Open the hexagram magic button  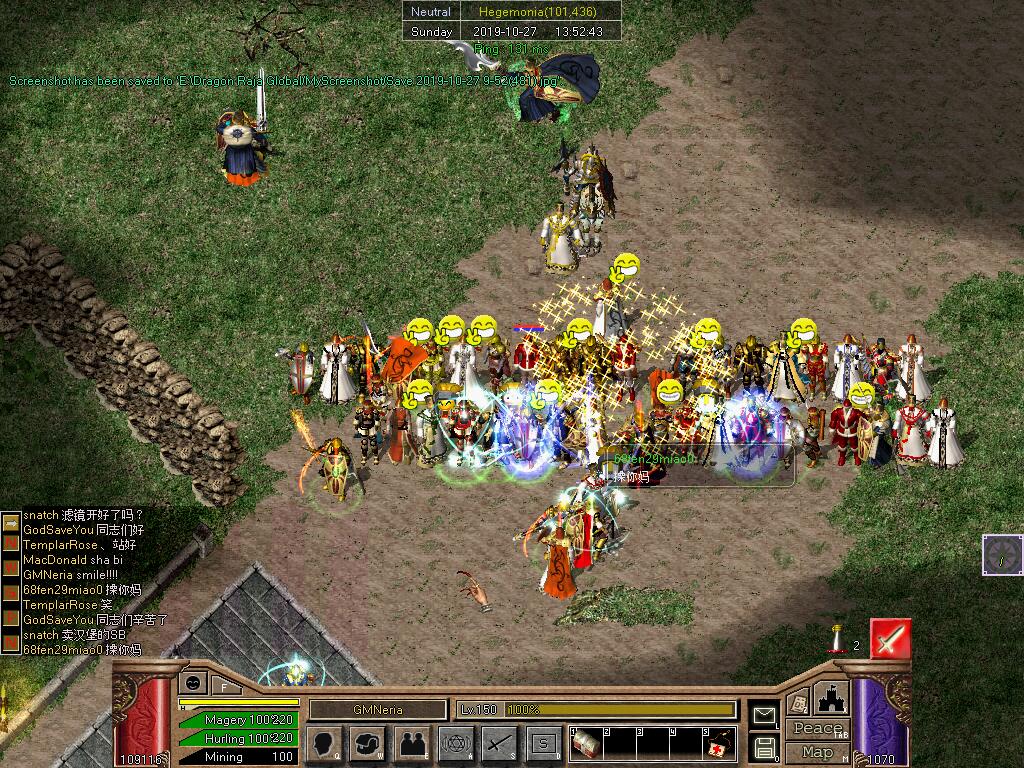click(456, 744)
